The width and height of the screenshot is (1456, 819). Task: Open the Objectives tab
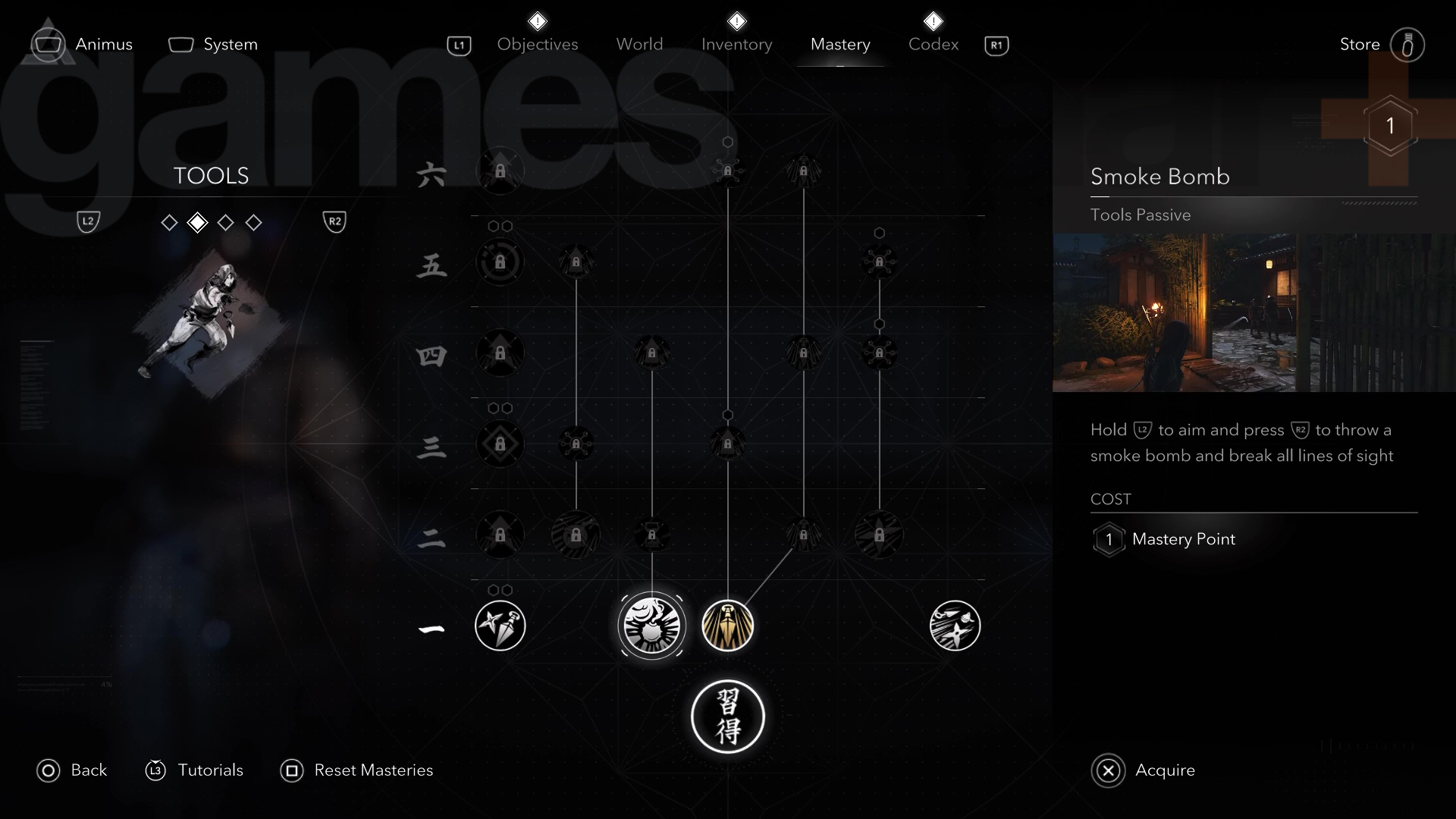[x=537, y=45]
